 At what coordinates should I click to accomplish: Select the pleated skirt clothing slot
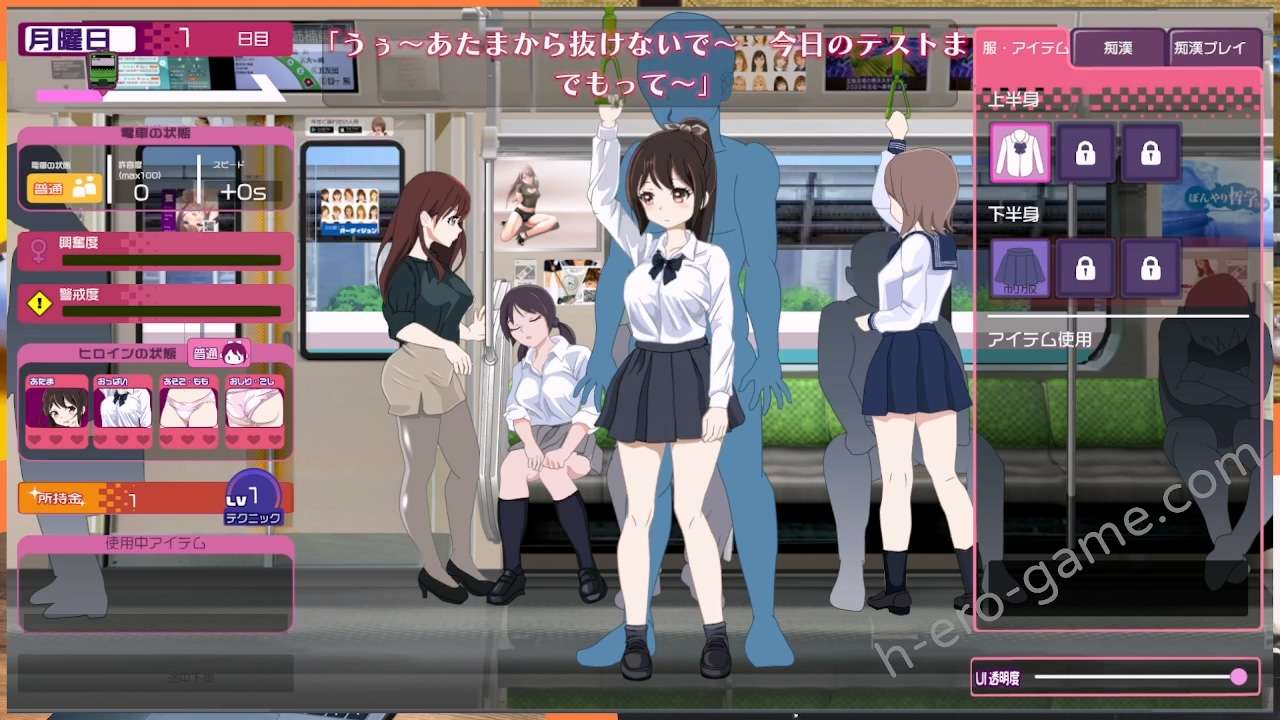1020,268
